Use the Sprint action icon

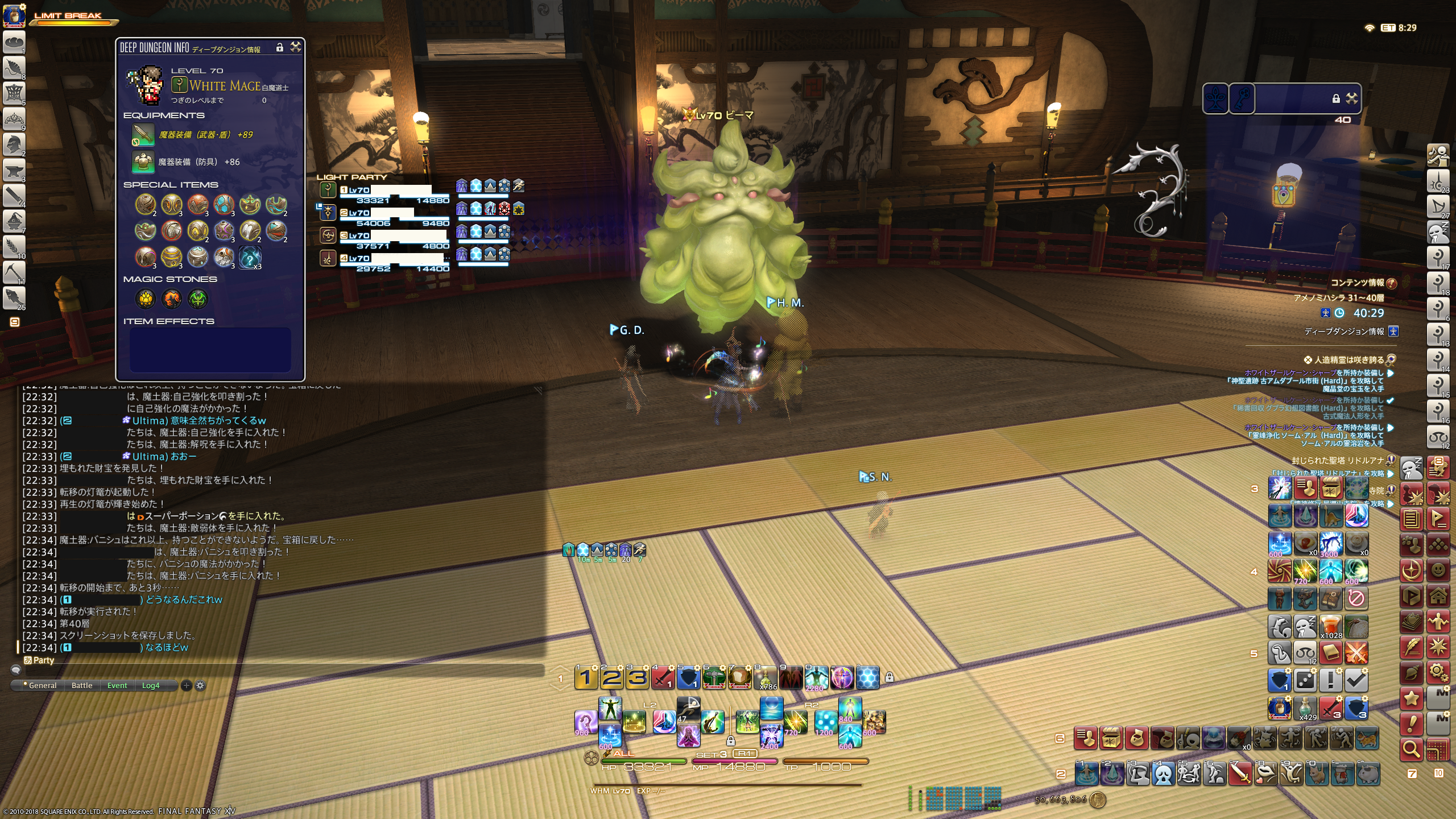point(688,708)
